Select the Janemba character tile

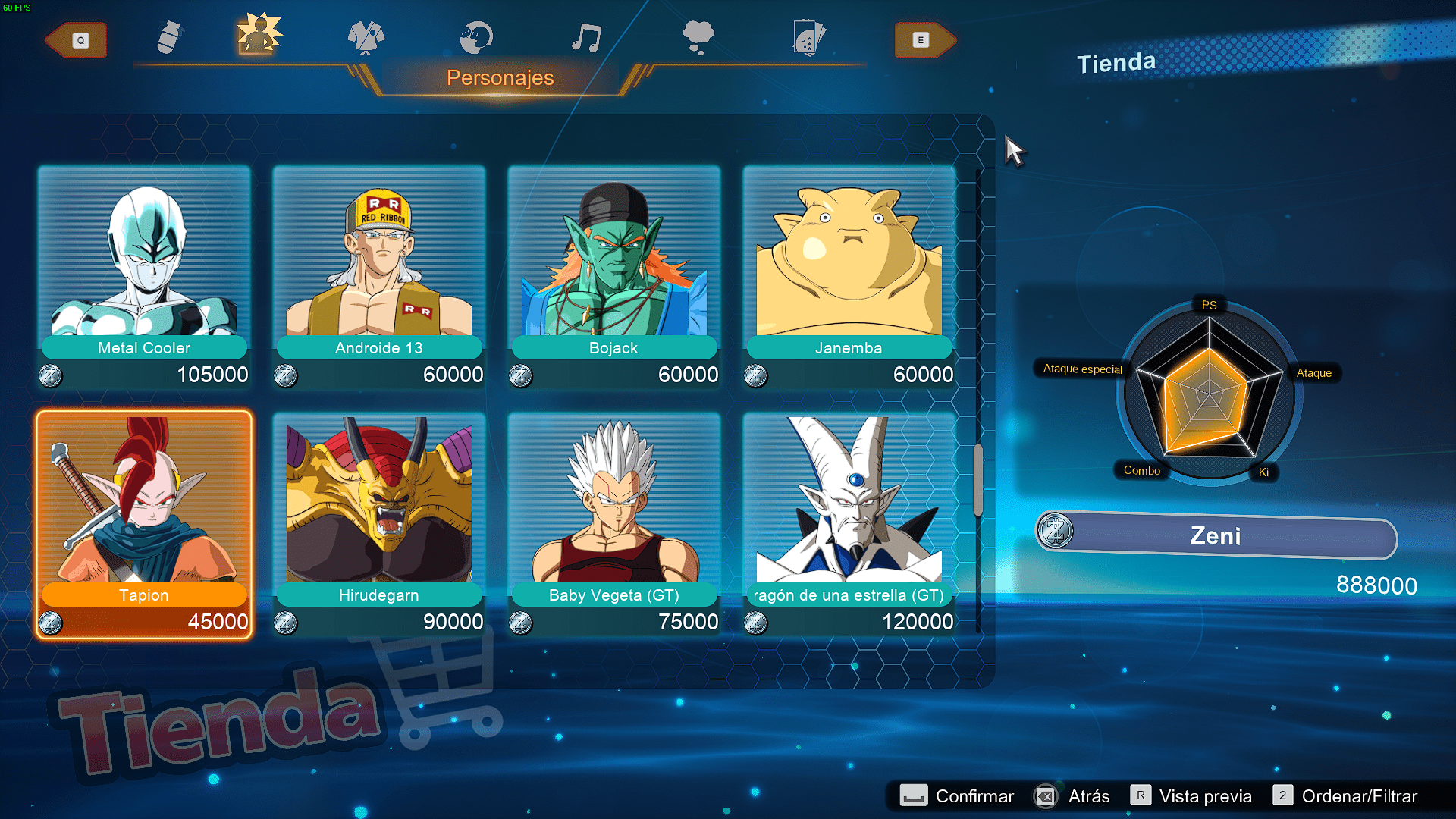(849, 277)
